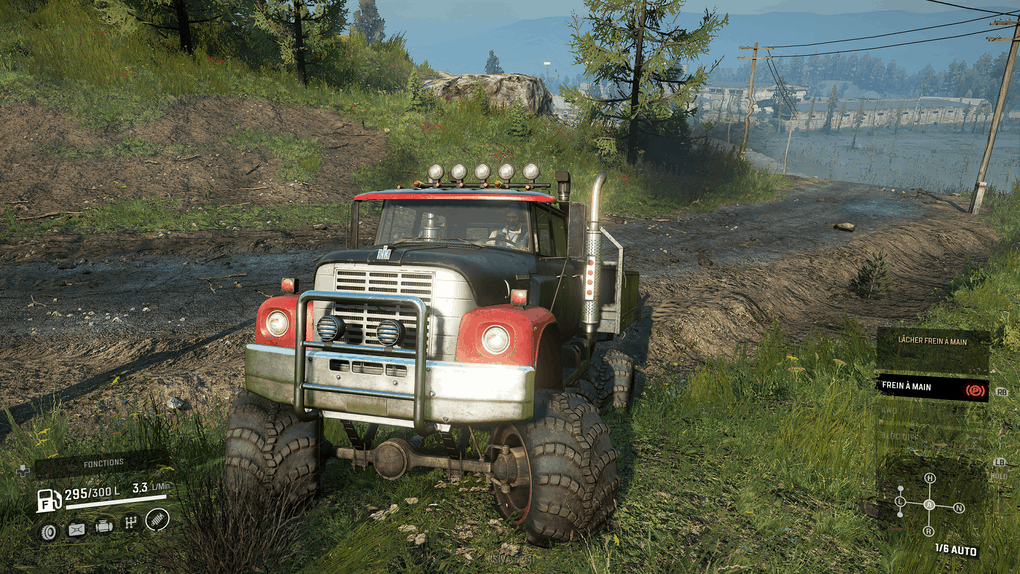Screen dimensions: 1020x574
Task: Select the gearbox status icon
Action: point(130,522)
